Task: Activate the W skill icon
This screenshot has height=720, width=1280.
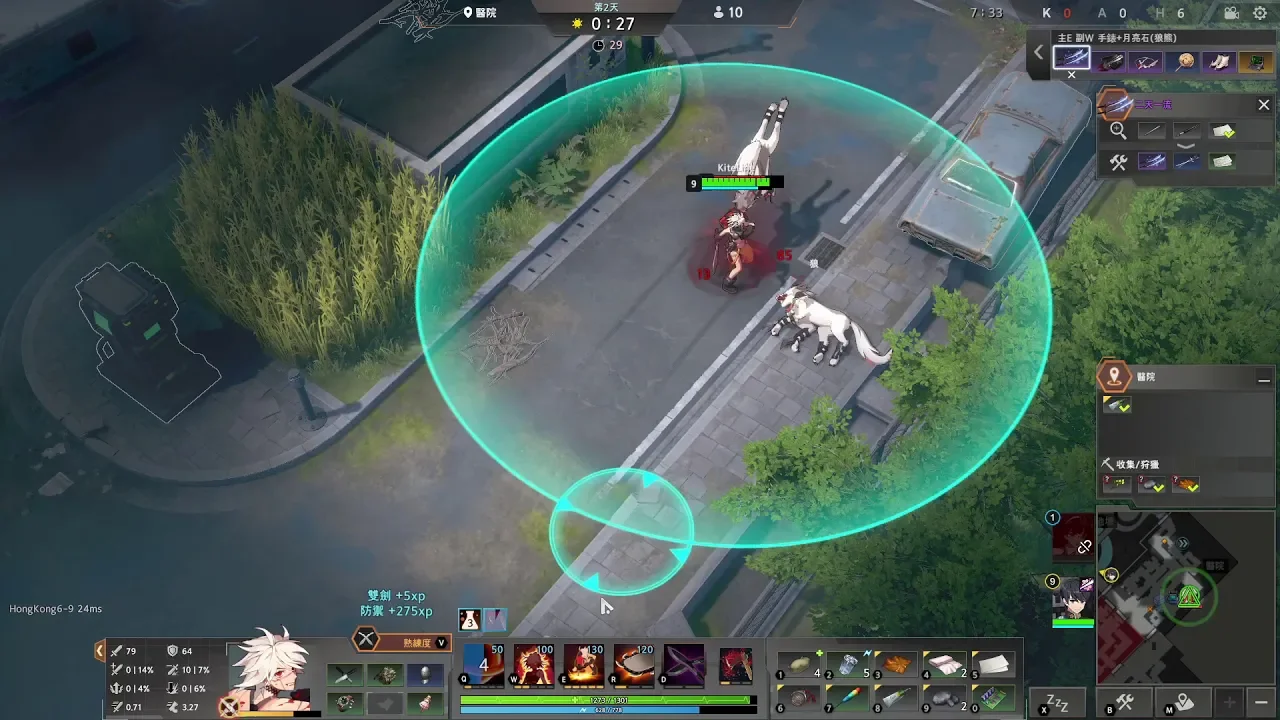Action: tap(534, 665)
